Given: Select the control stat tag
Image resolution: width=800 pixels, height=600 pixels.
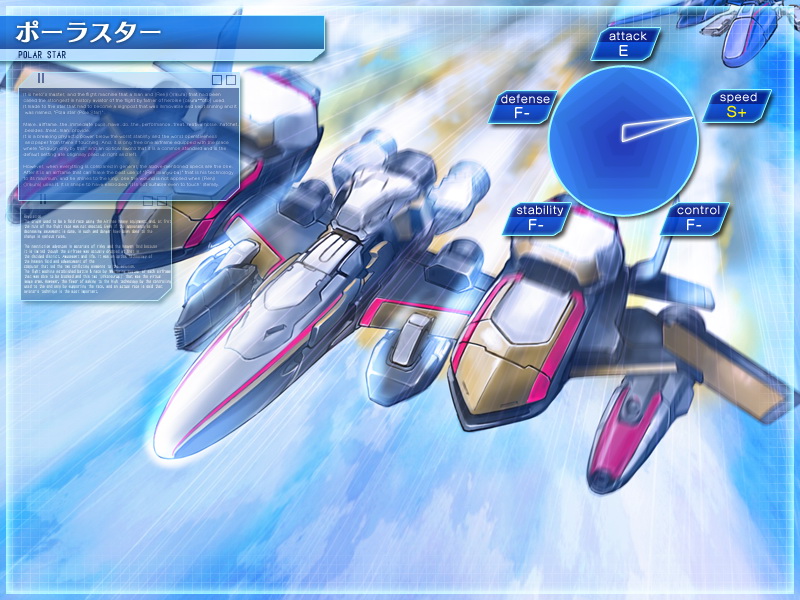Looking at the screenshot, I should click(696, 217).
